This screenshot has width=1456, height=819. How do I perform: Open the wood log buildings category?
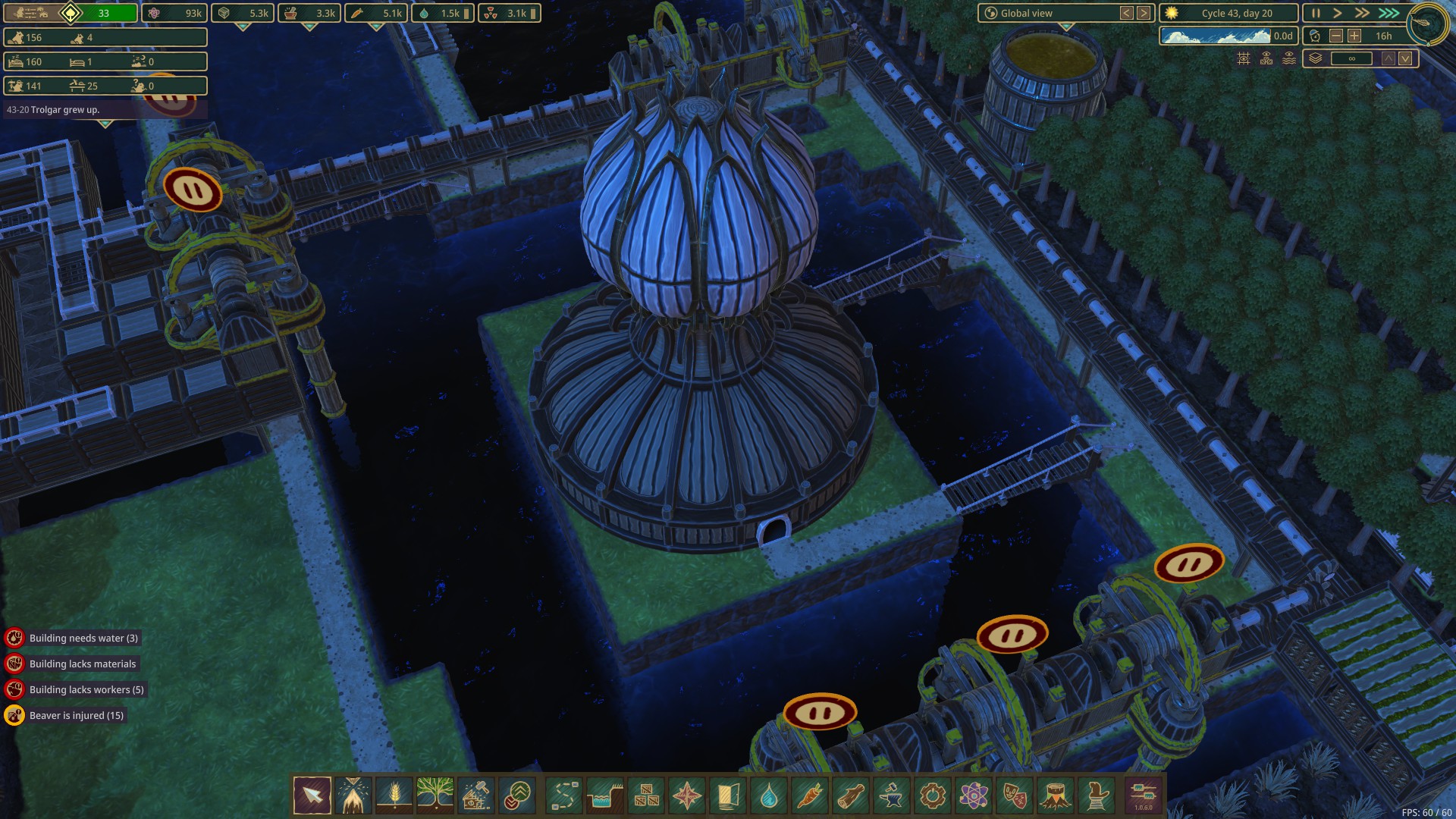(x=851, y=795)
